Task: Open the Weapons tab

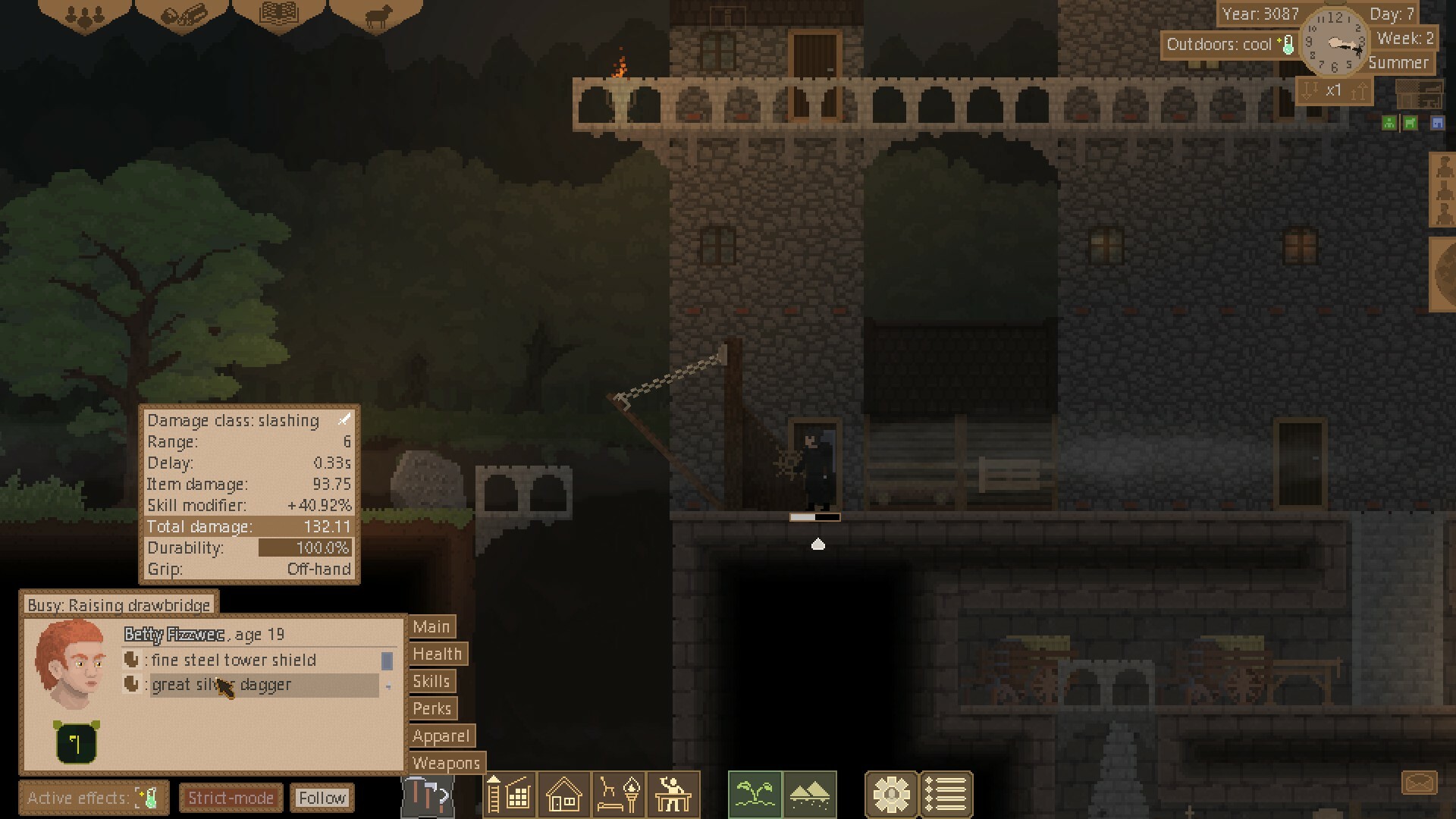Action: (x=446, y=764)
